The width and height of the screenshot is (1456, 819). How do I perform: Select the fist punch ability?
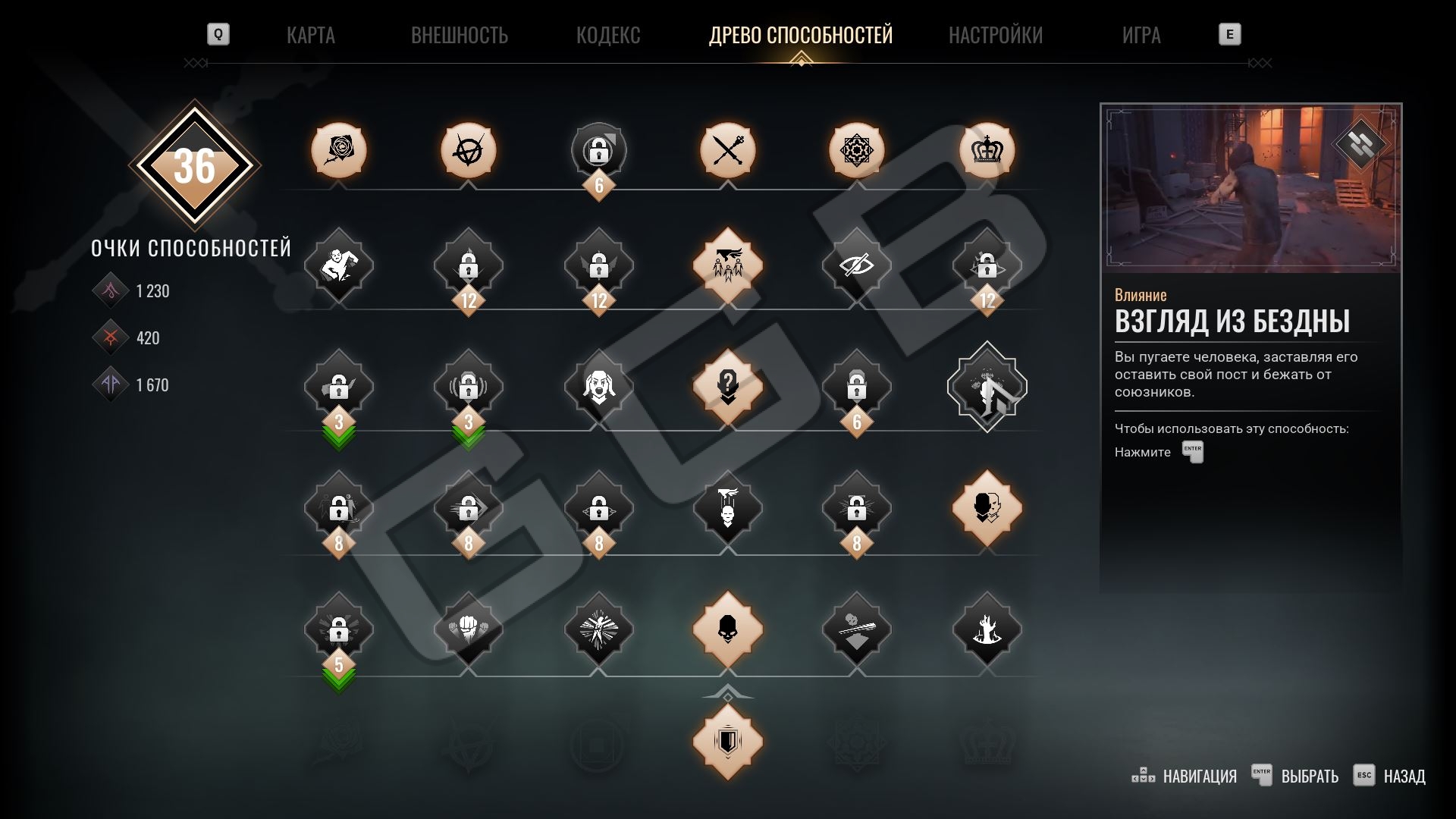coord(469,629)
